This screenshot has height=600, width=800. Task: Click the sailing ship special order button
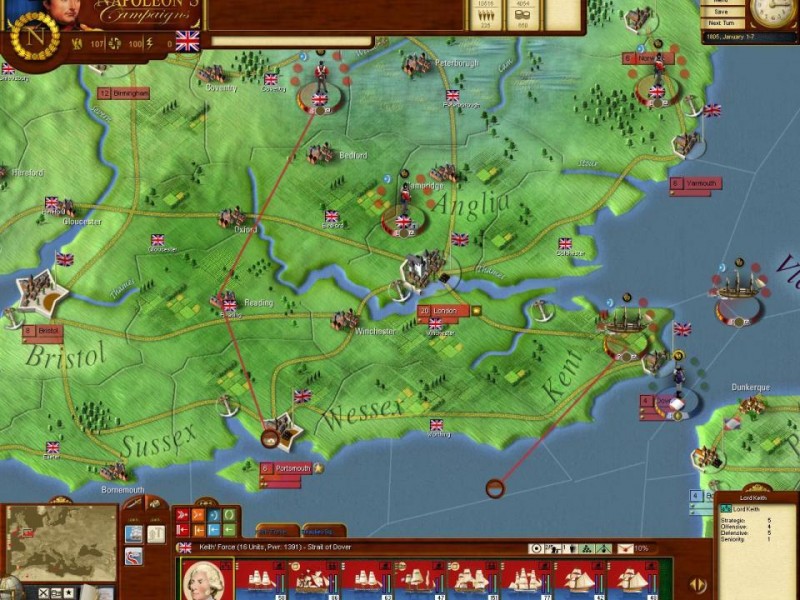[133, 533]
